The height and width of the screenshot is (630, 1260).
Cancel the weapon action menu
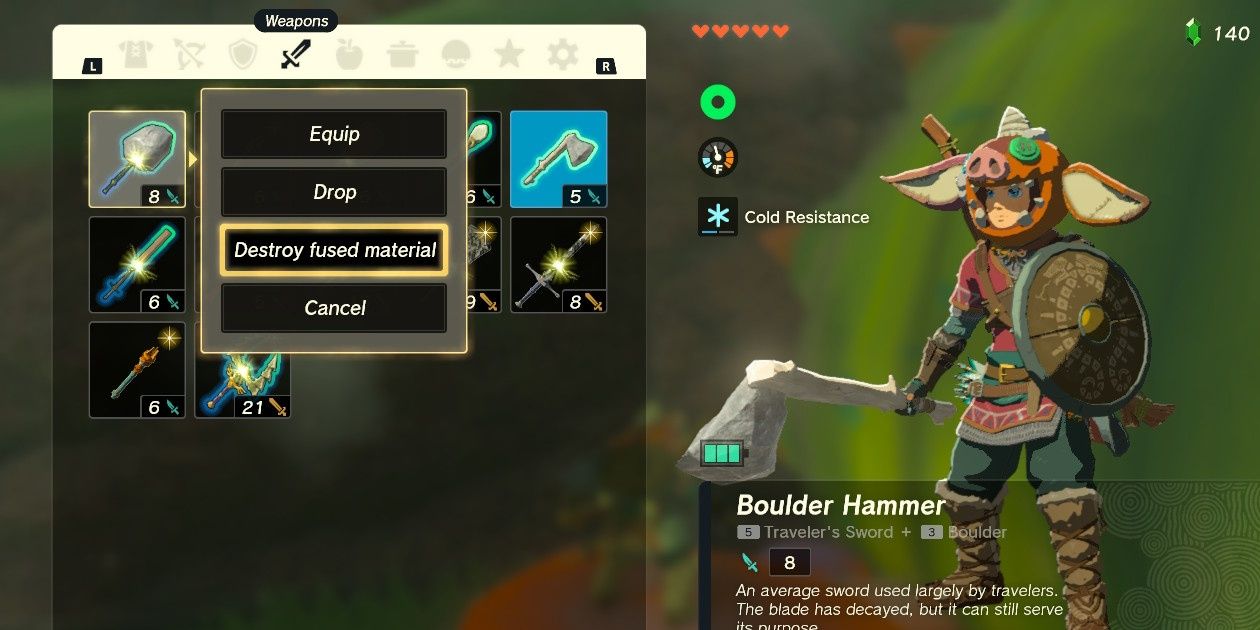tap(334, 308)
